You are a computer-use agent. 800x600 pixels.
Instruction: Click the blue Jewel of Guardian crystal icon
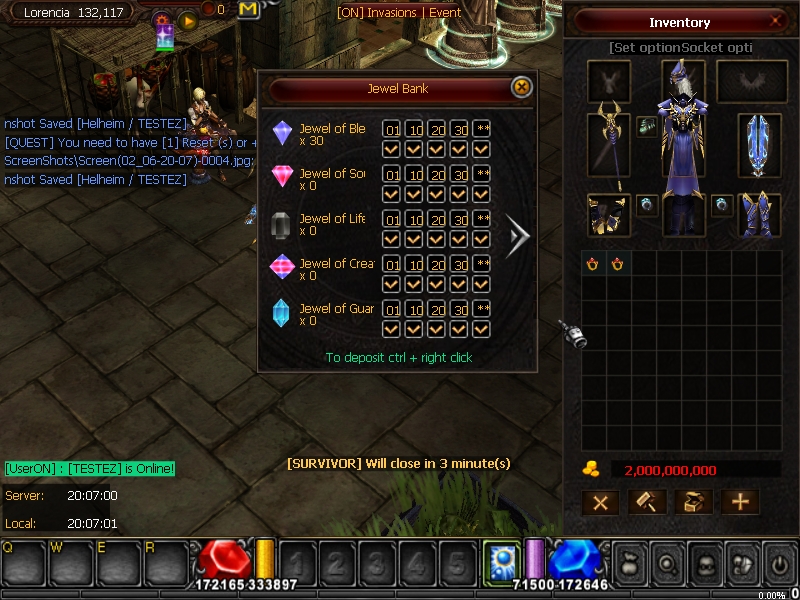point(283,314)
